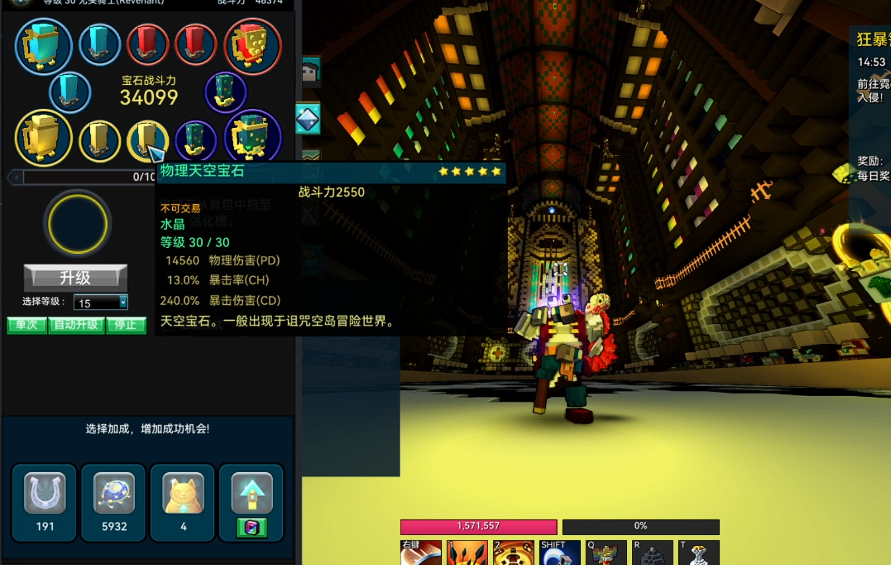Click the small character face icon
891x565 pixels.
point(310,71)
